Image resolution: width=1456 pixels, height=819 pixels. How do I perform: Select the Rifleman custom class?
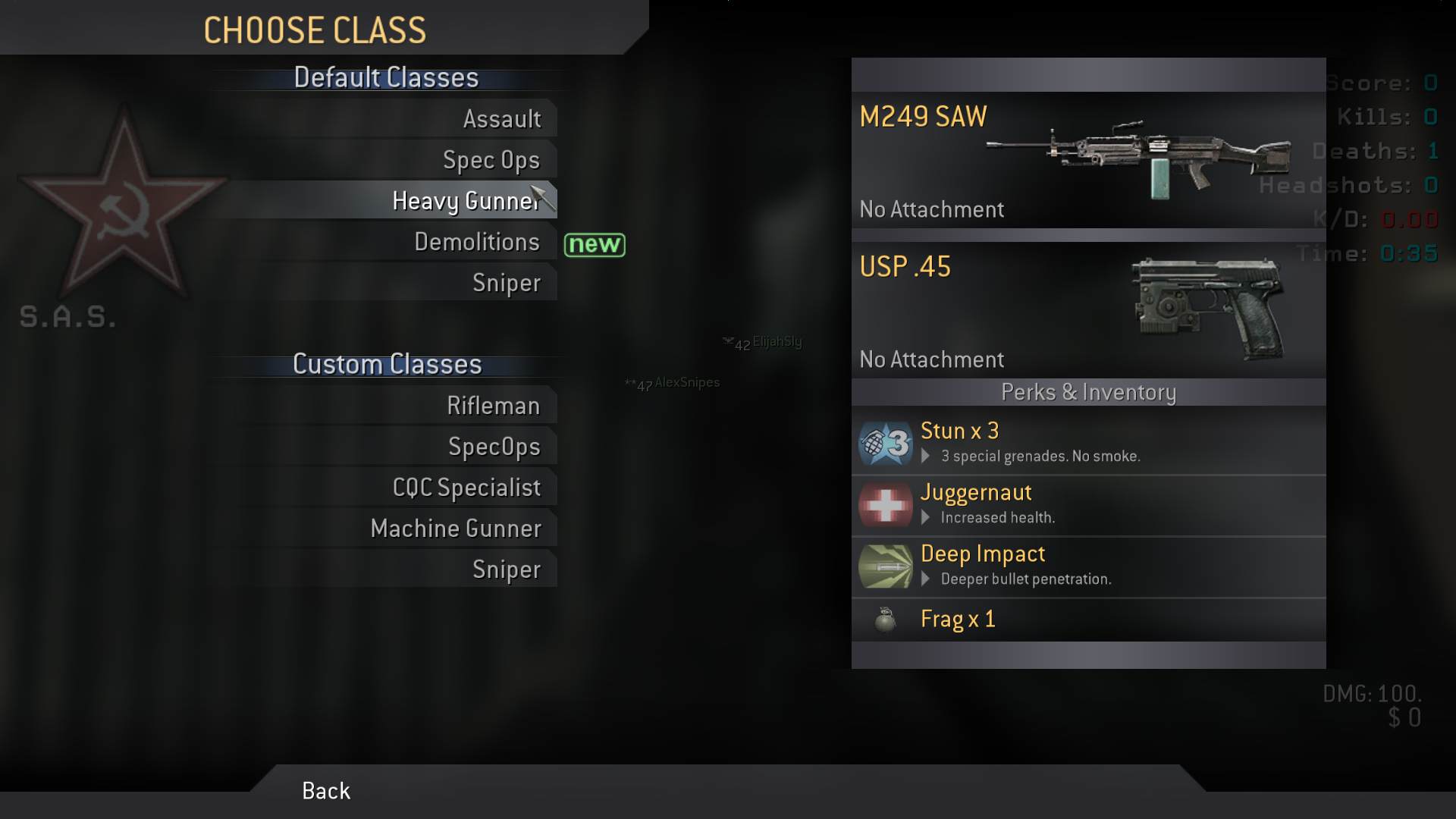pos(493,406)
